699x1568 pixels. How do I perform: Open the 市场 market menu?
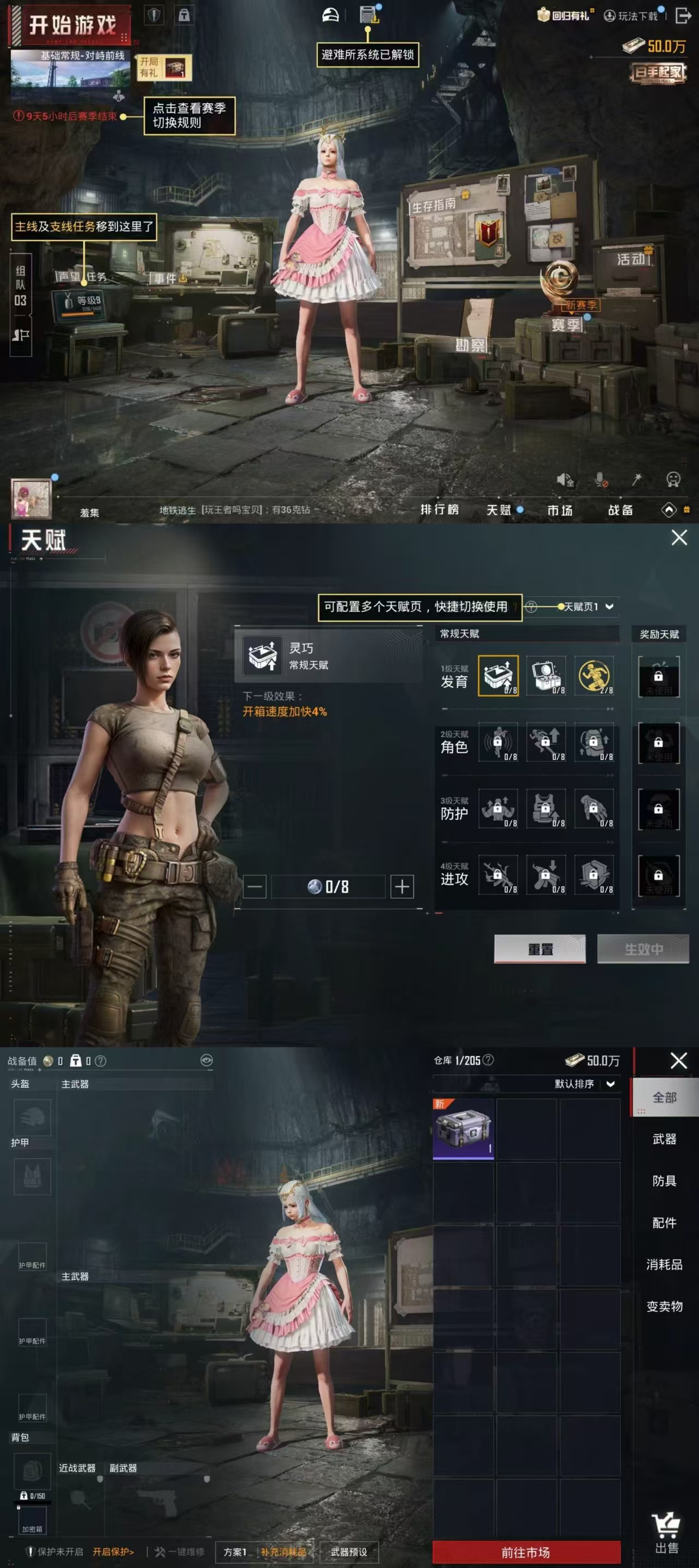tap(560, 510)
